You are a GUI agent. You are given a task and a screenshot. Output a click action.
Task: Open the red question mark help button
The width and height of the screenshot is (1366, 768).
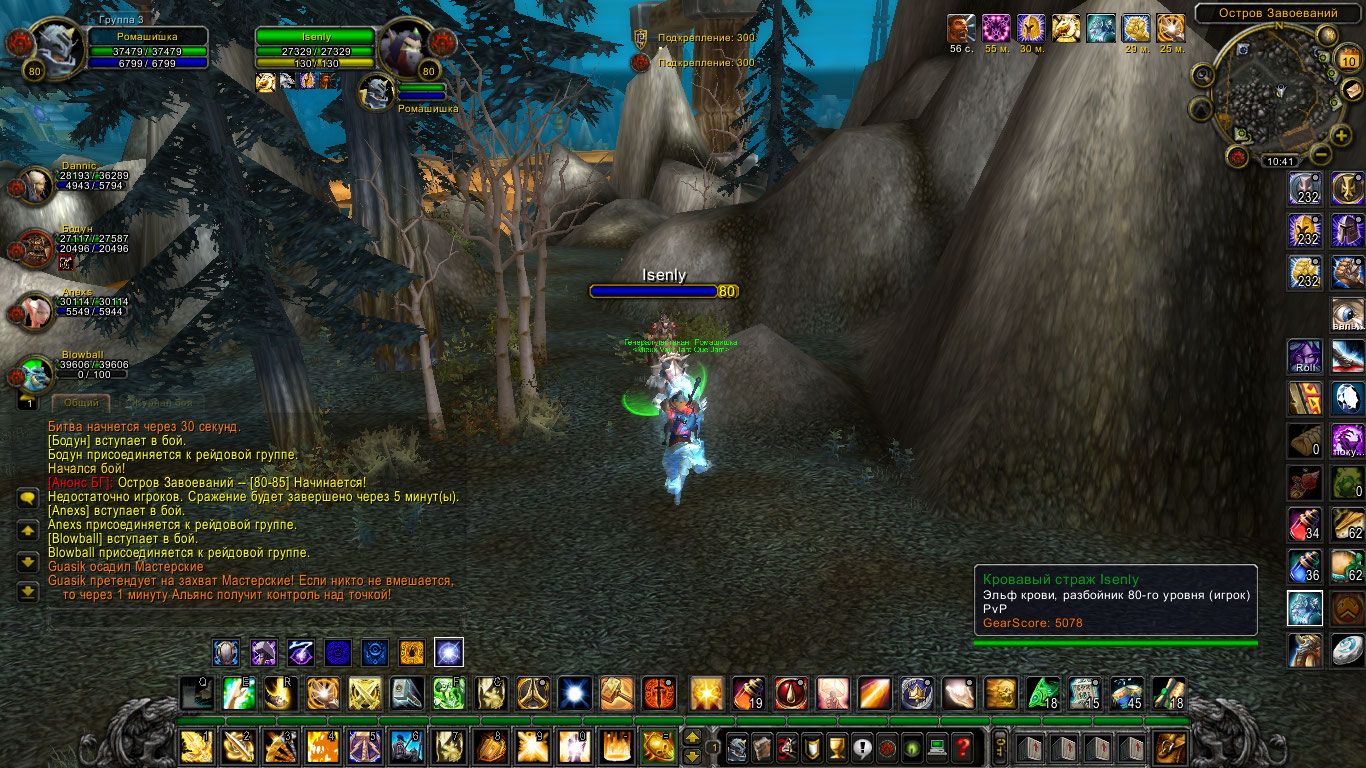[x=962, y=746]
